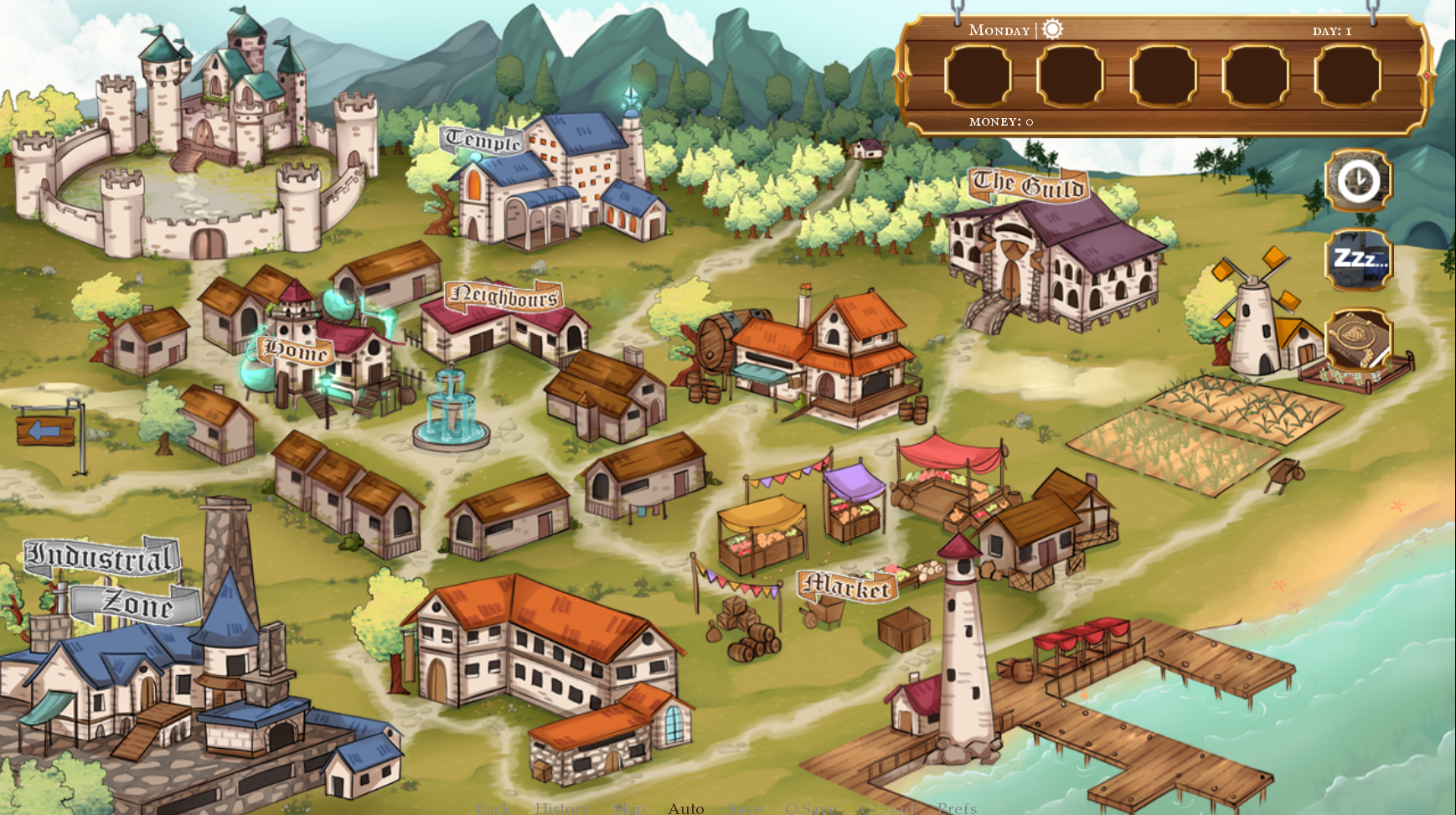Travel to the Temple location

coord(483,140)
